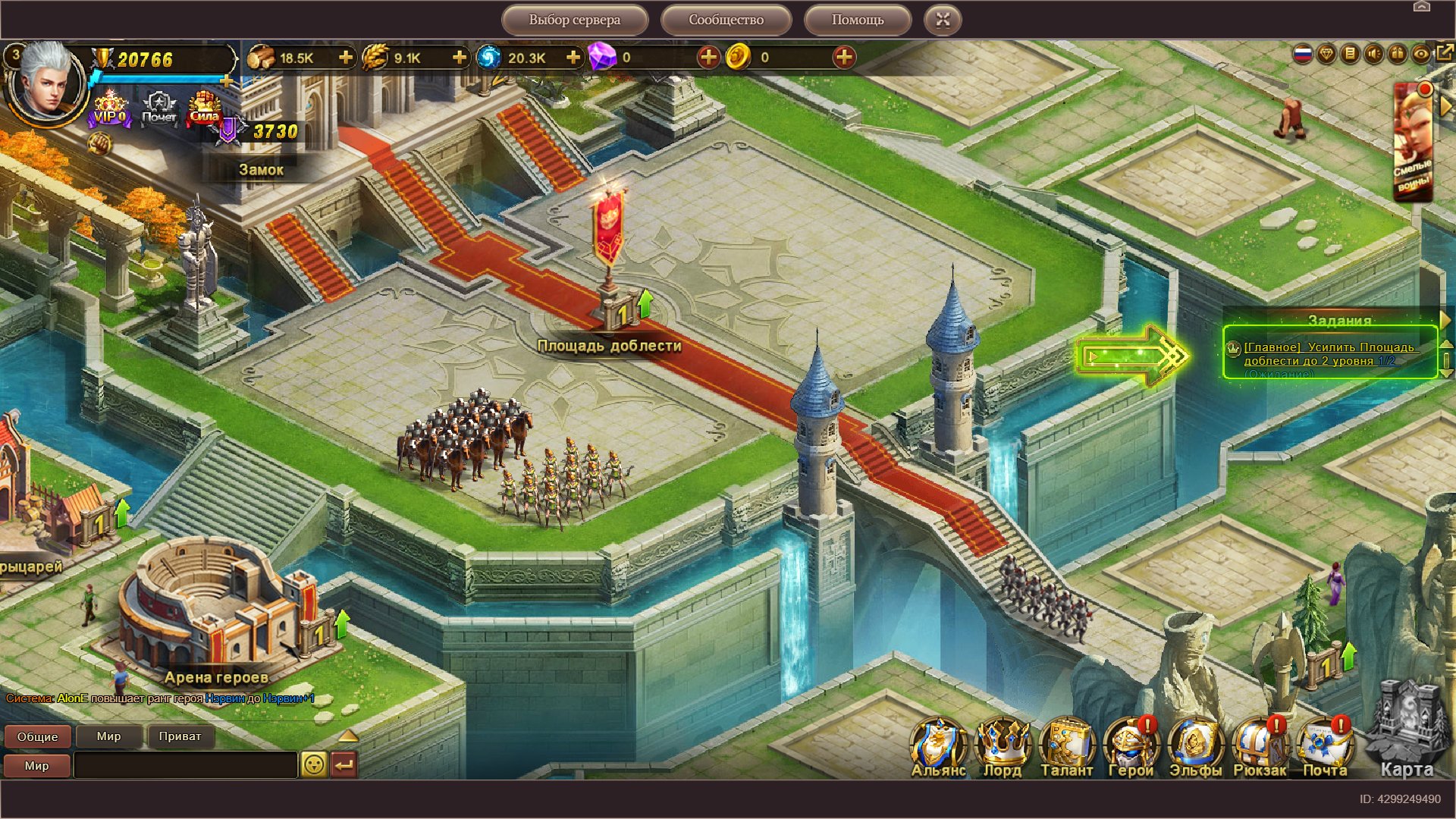Open the Почта mail inbox
The height and width of the screenshot is (819, 1456).
point(1325,748)
